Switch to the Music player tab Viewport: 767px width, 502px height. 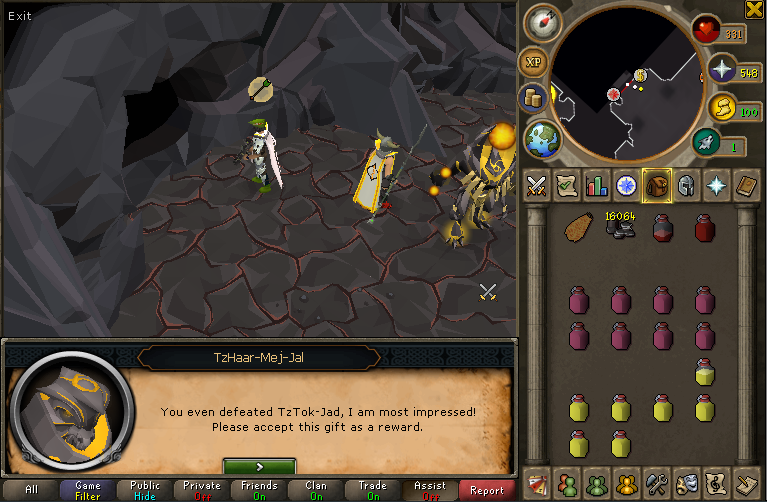tap(716, 483)
